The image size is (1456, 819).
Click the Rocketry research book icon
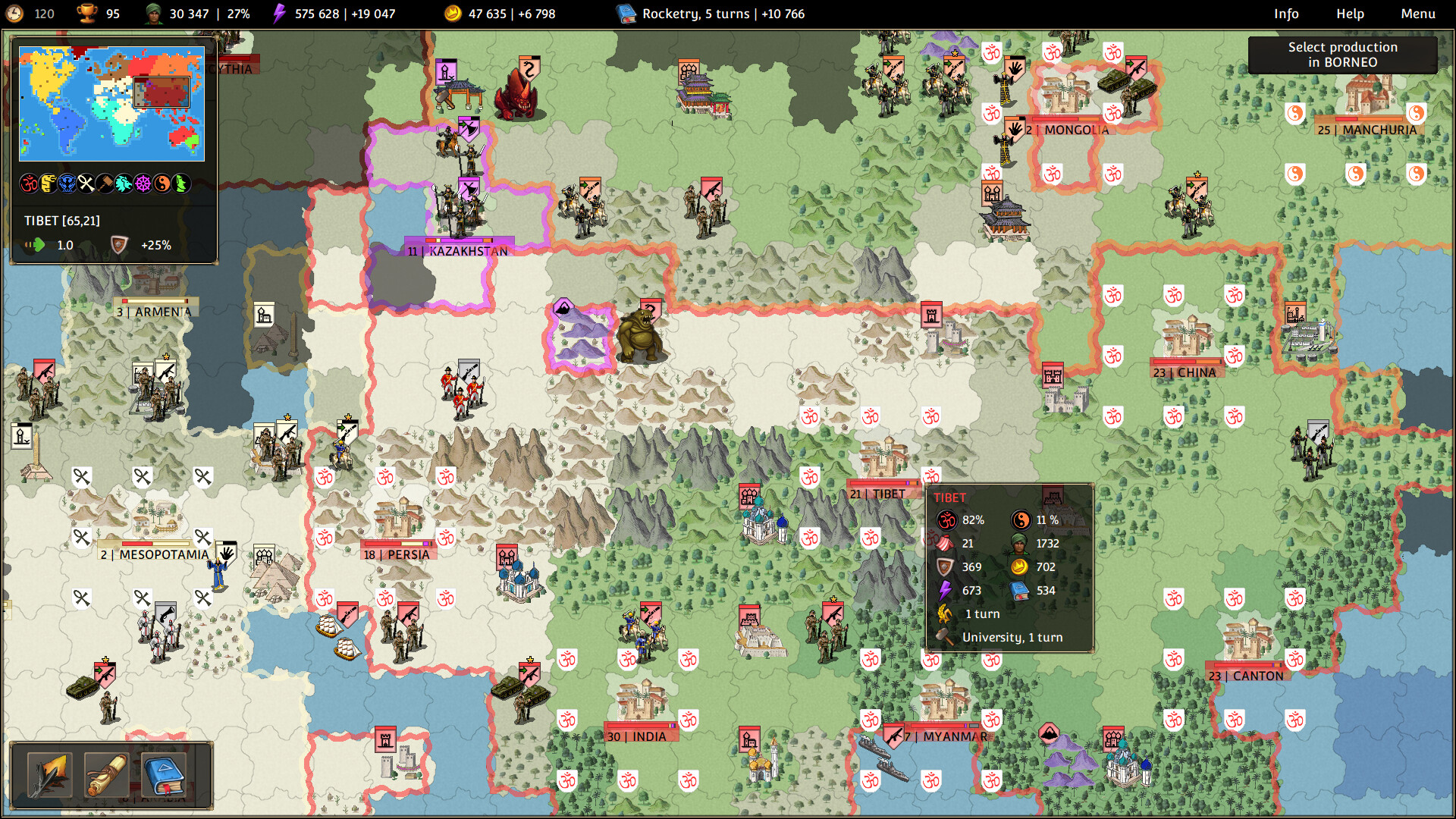pos(625,13)
